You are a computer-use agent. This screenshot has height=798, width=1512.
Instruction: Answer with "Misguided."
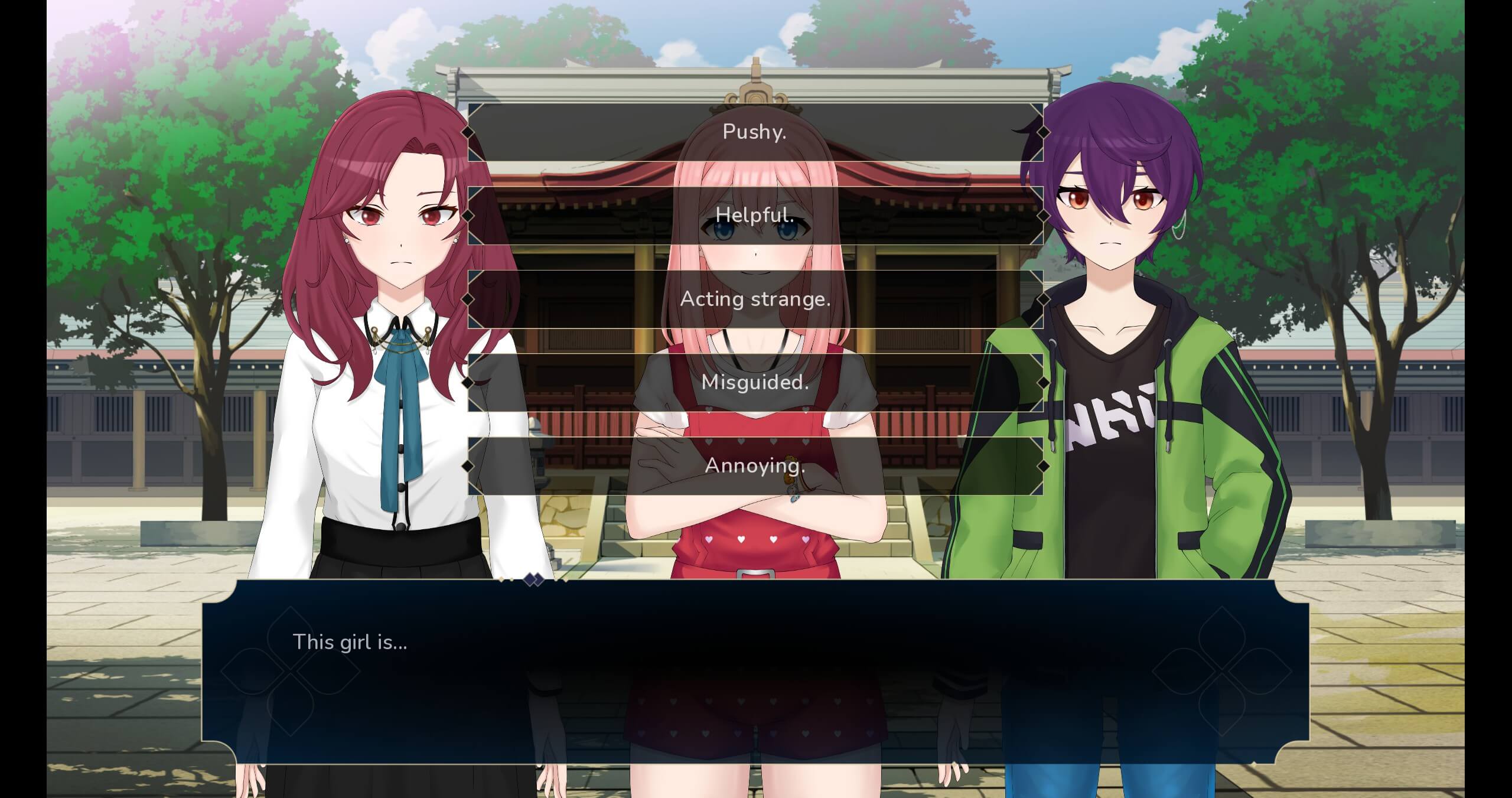point(755,383)
